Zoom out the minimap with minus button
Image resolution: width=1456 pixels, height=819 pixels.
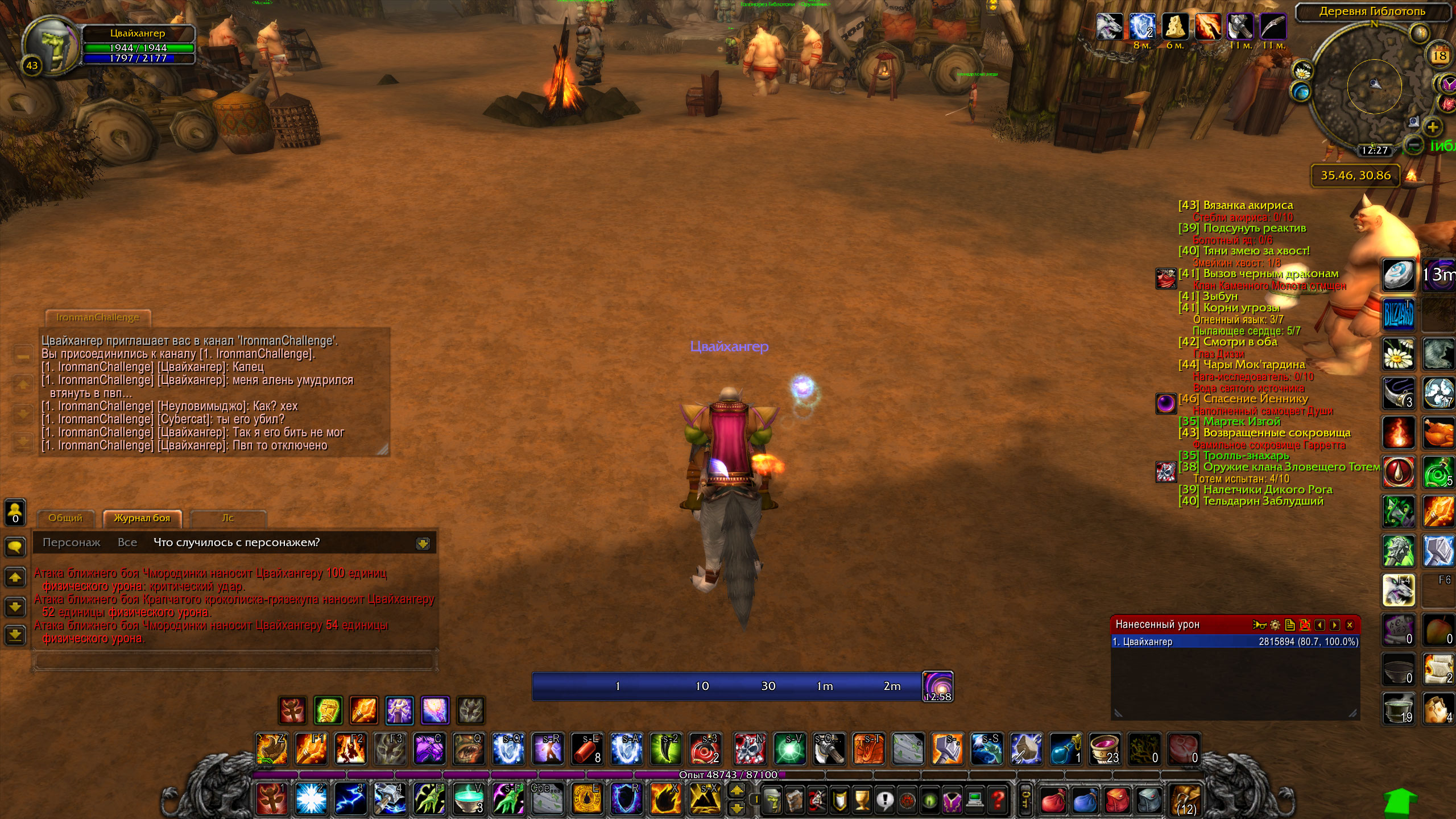pos(1413,144)
